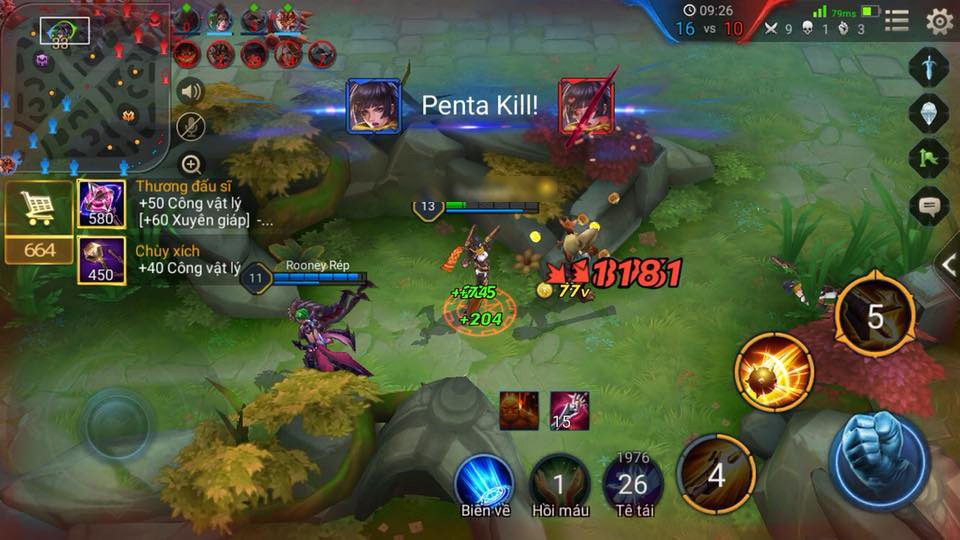The height and width of the screenshot is (540, 960).
Task: Activate the Hồi máu heal
Action: [559, 483]
